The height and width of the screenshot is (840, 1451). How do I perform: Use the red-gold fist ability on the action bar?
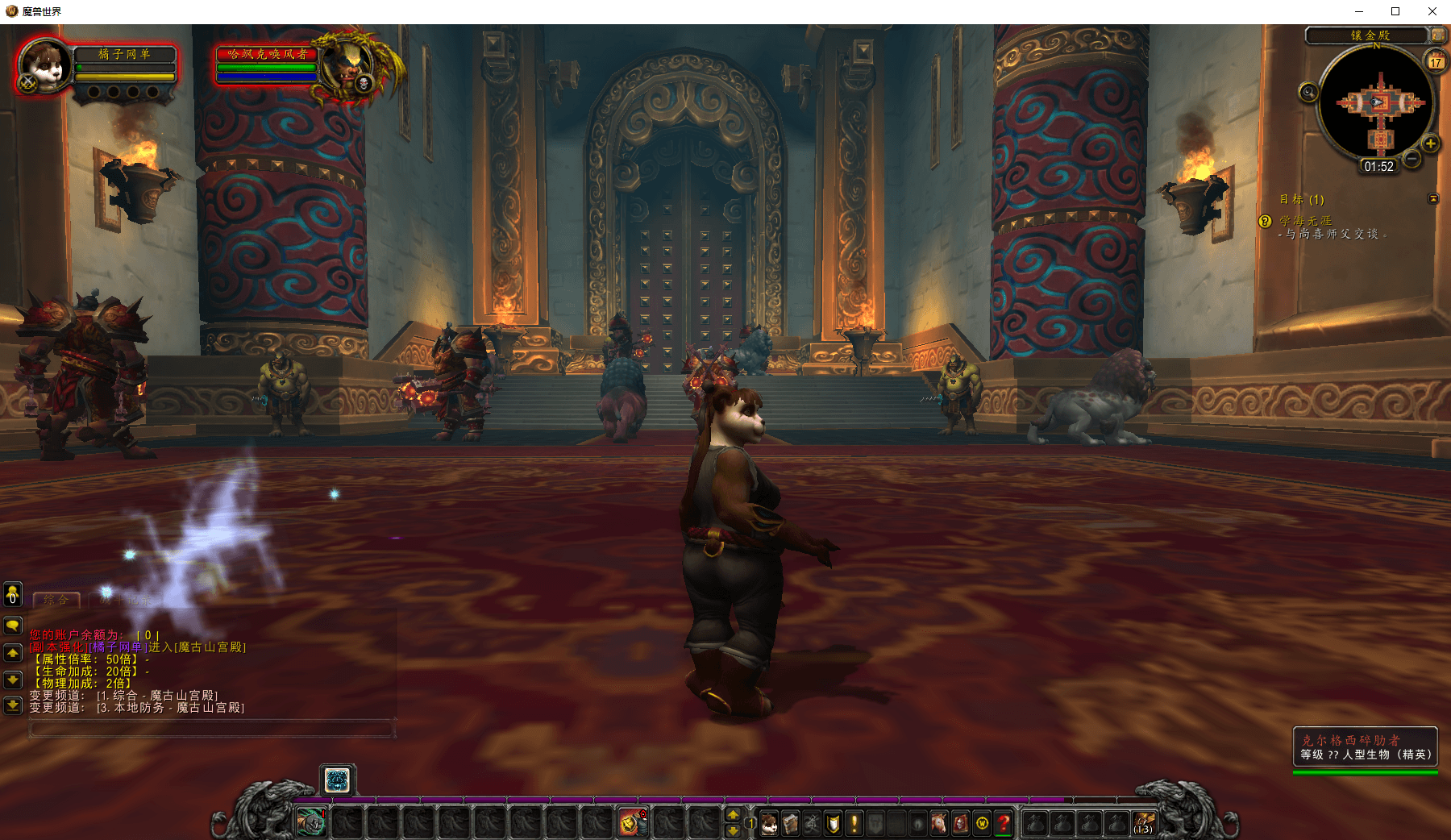click(632, 823)
